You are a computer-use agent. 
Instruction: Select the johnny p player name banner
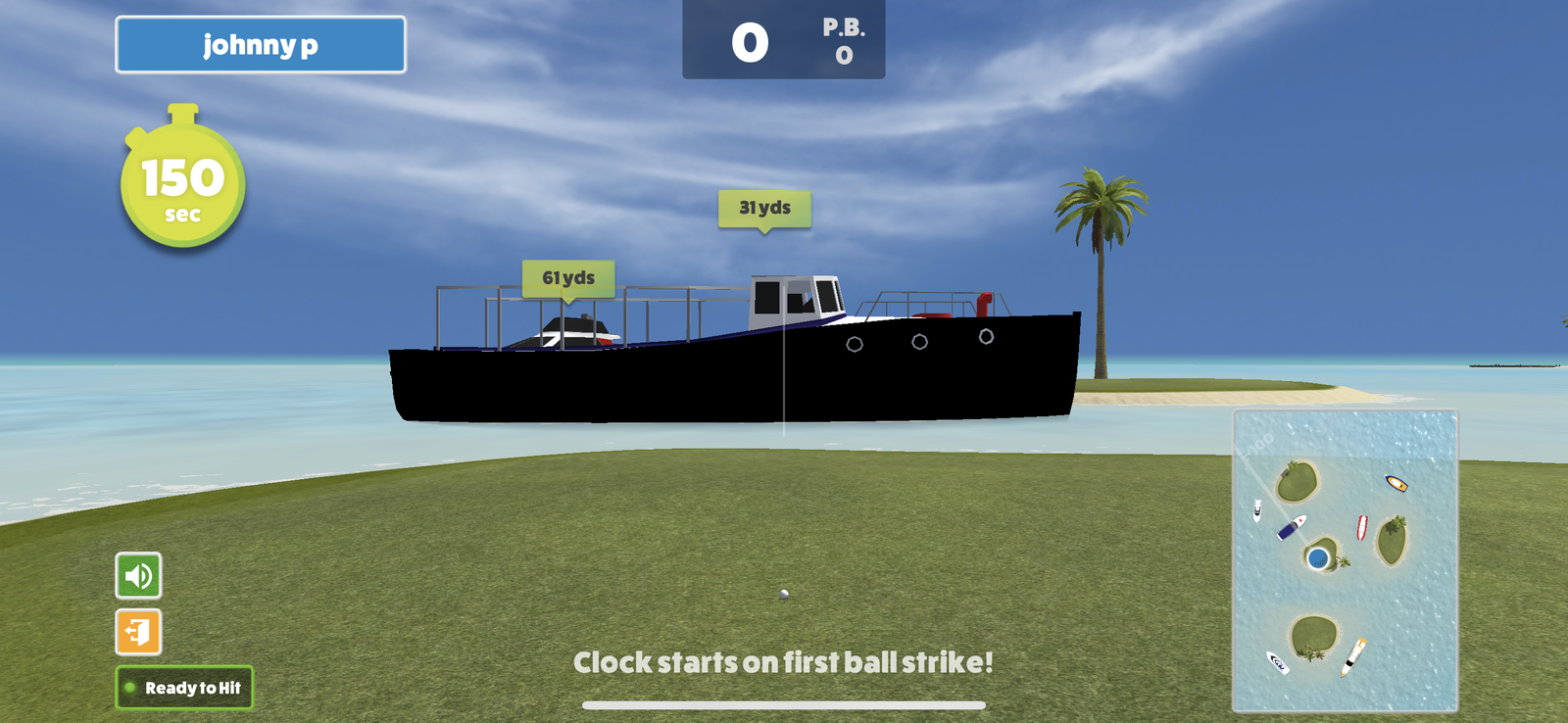tap(261, 45)
